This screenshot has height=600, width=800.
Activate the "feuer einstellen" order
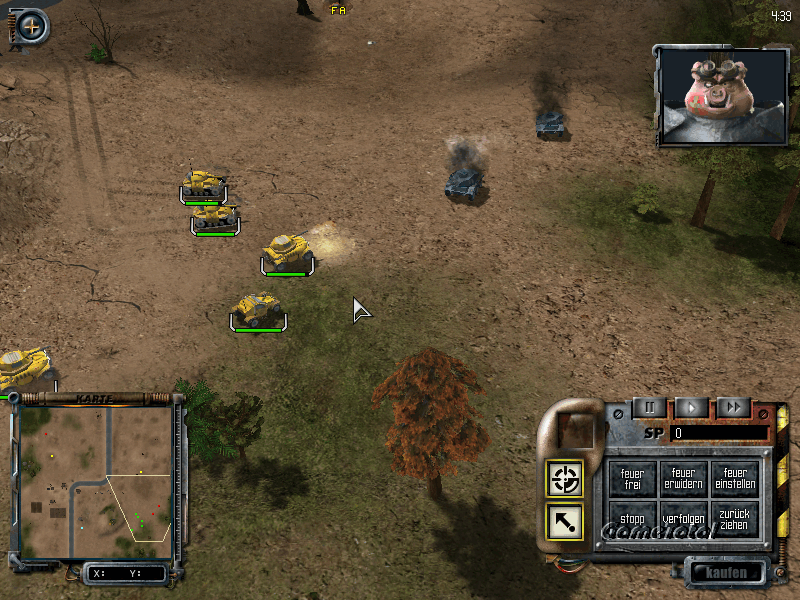[735, 478]
